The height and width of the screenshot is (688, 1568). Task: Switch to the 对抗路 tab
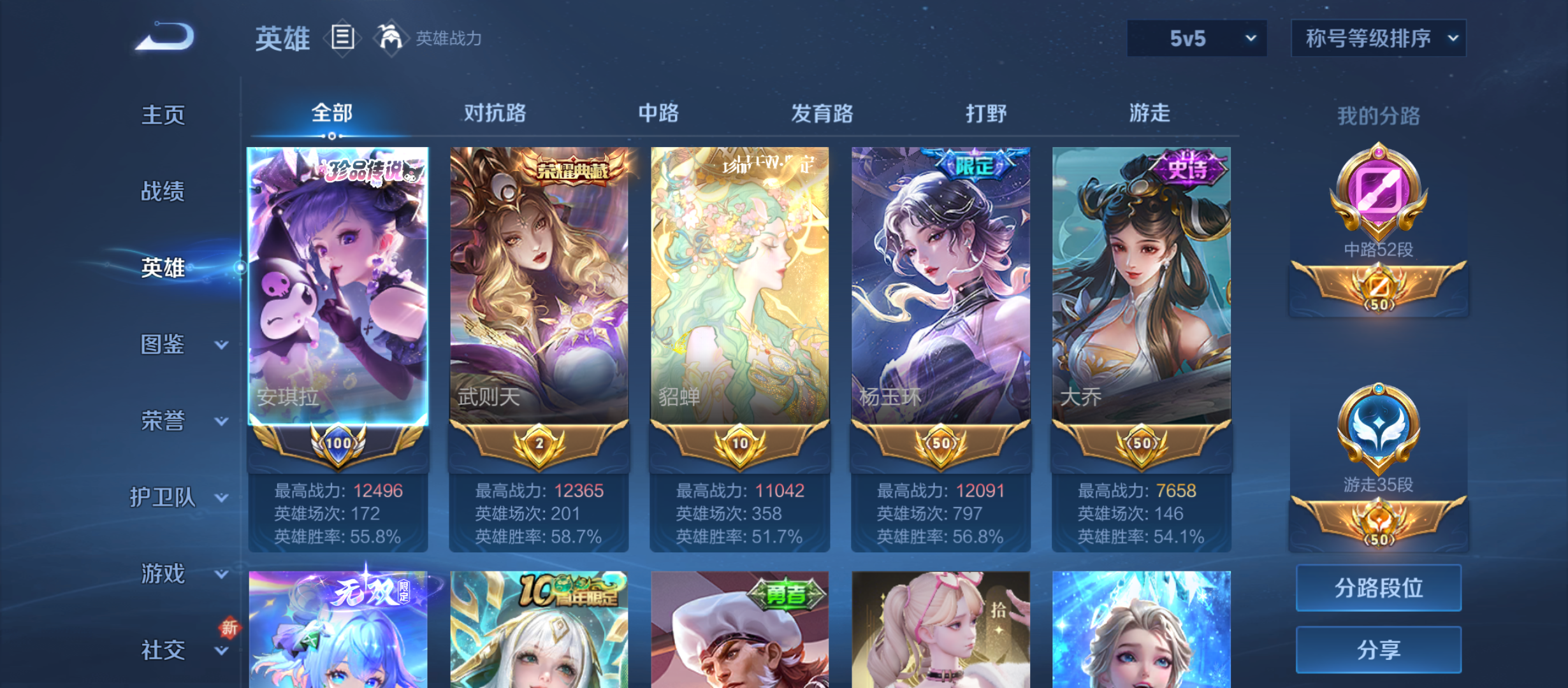(x=494, y=113)
